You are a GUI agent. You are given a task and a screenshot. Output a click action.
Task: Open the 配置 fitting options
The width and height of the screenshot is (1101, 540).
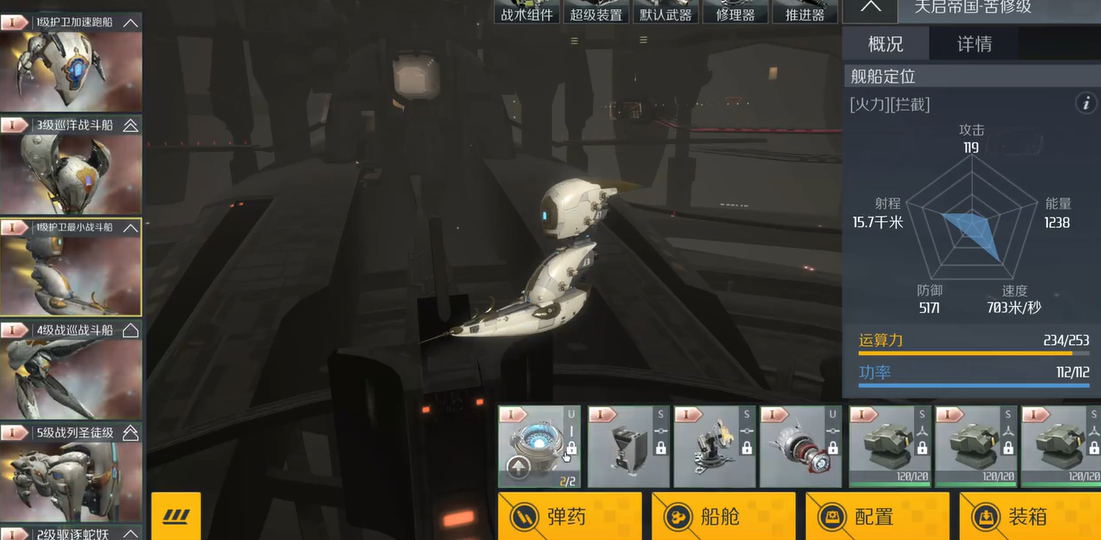point(876,516)
